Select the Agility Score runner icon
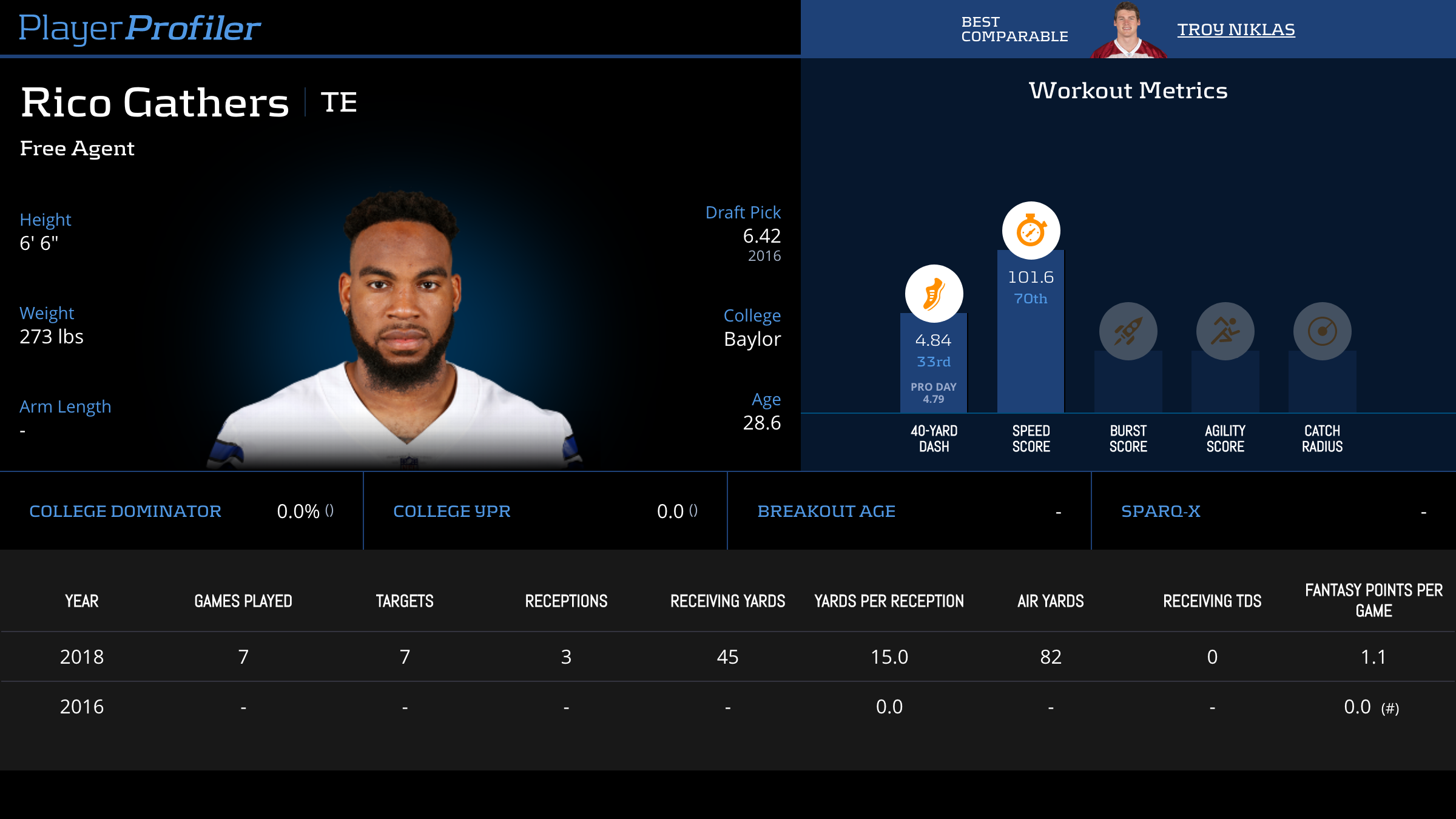This screenshot has height=819, width=1456. tap(1225, 331)
